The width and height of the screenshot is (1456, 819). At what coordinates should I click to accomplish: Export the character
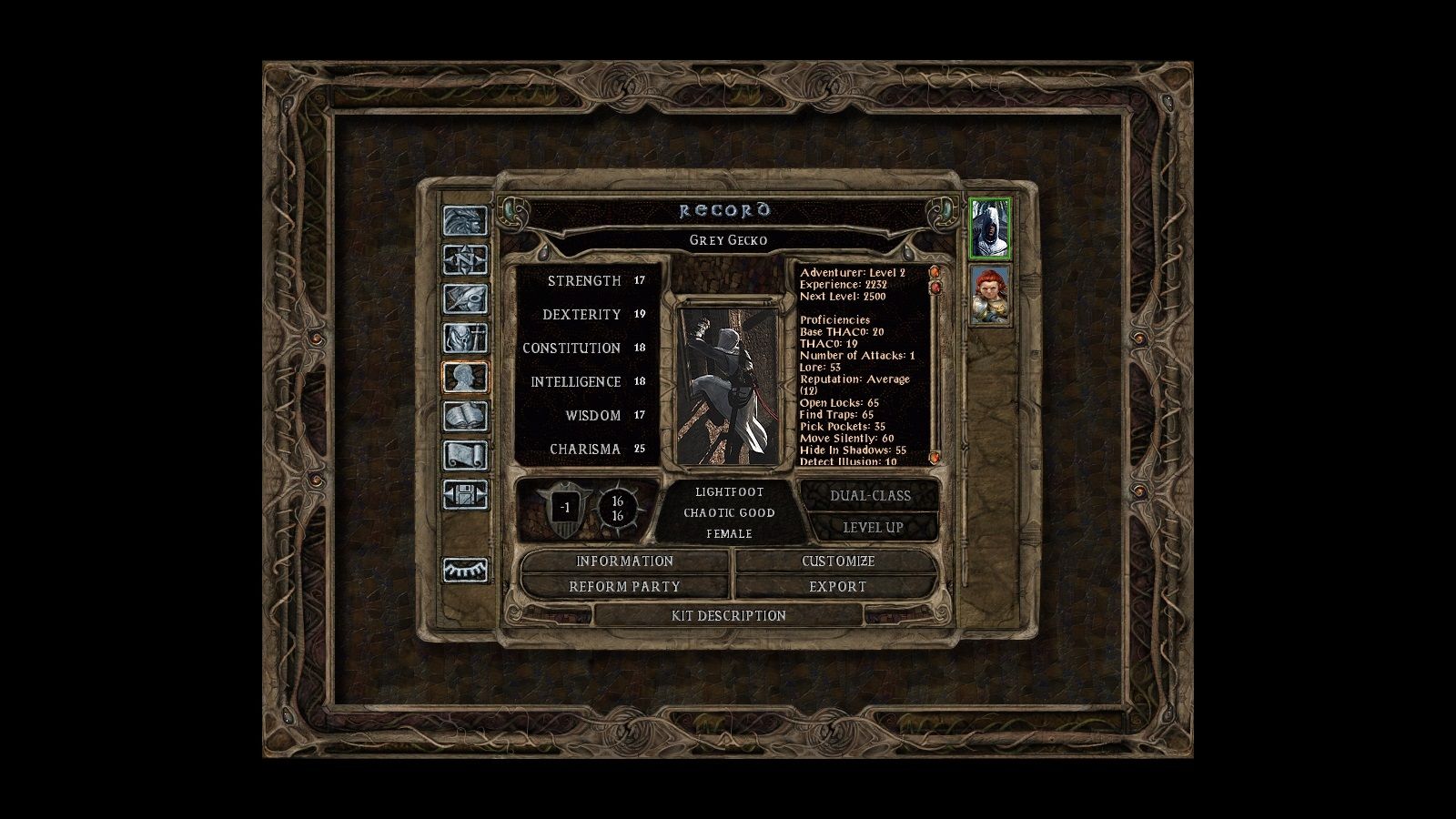point(837,587)
